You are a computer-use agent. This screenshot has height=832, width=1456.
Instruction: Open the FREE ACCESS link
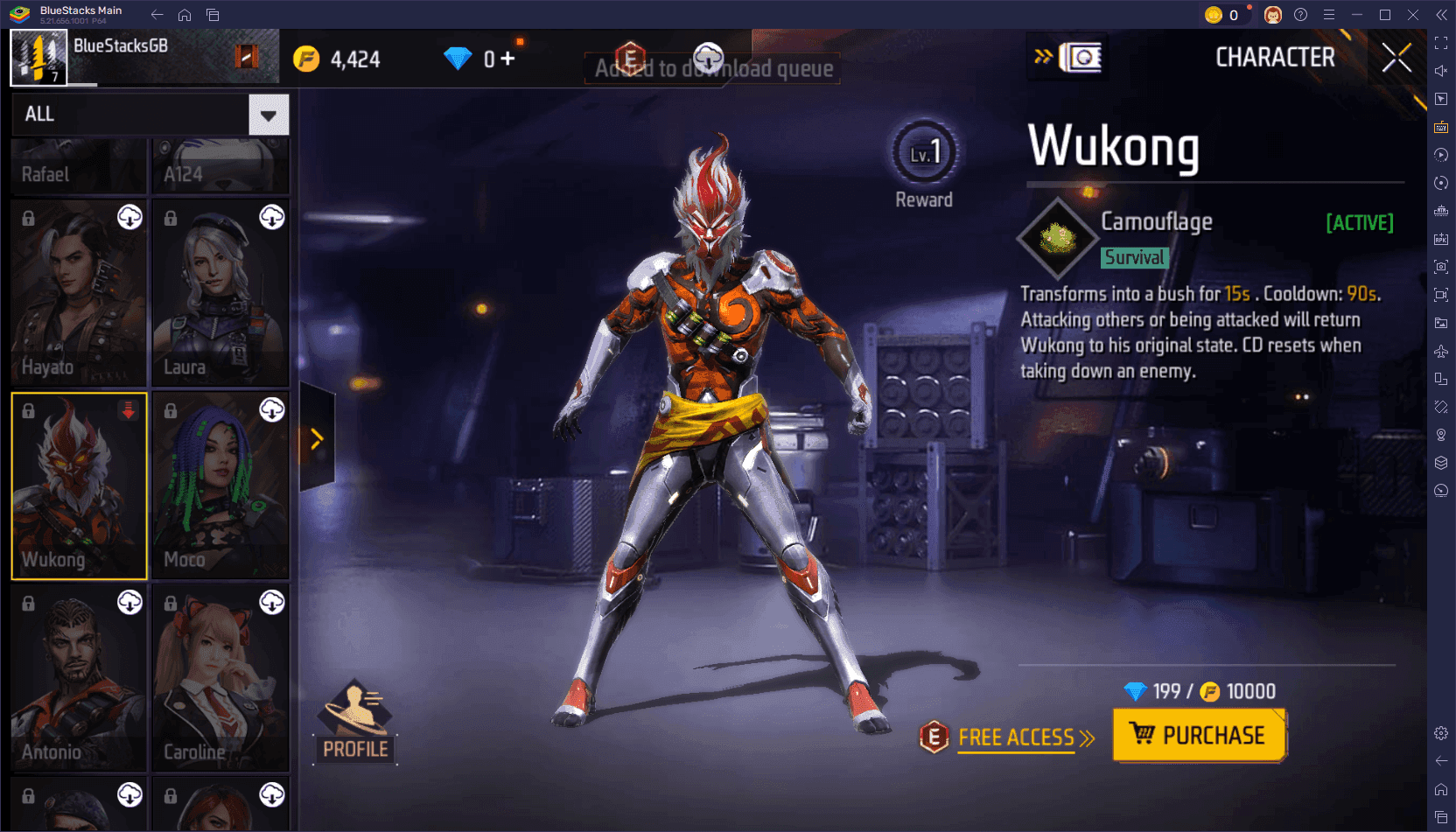tap(1016, 738)
